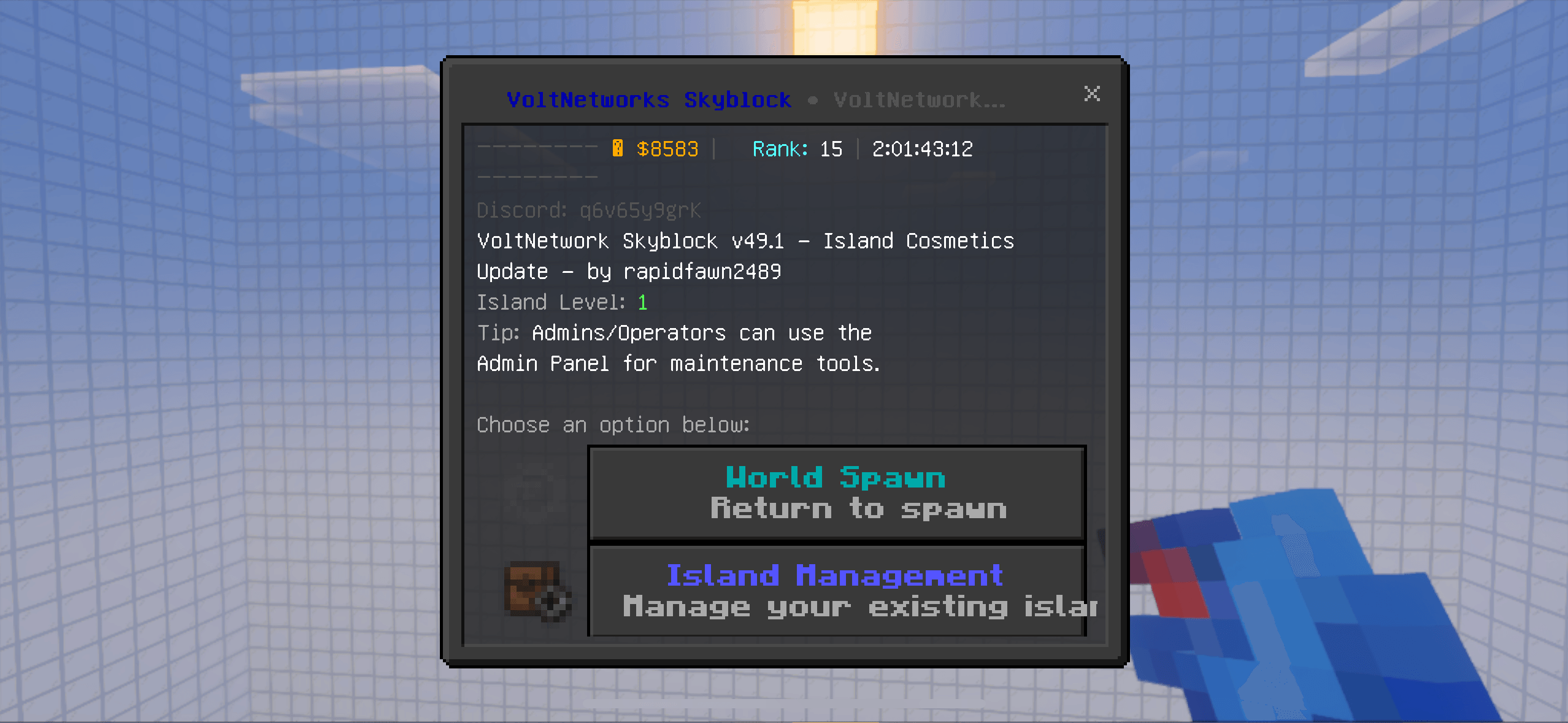1568x723 pixels.
Task: Switch to the VoltNetworks Skyblock tab
Action: [x=649, y=99]
